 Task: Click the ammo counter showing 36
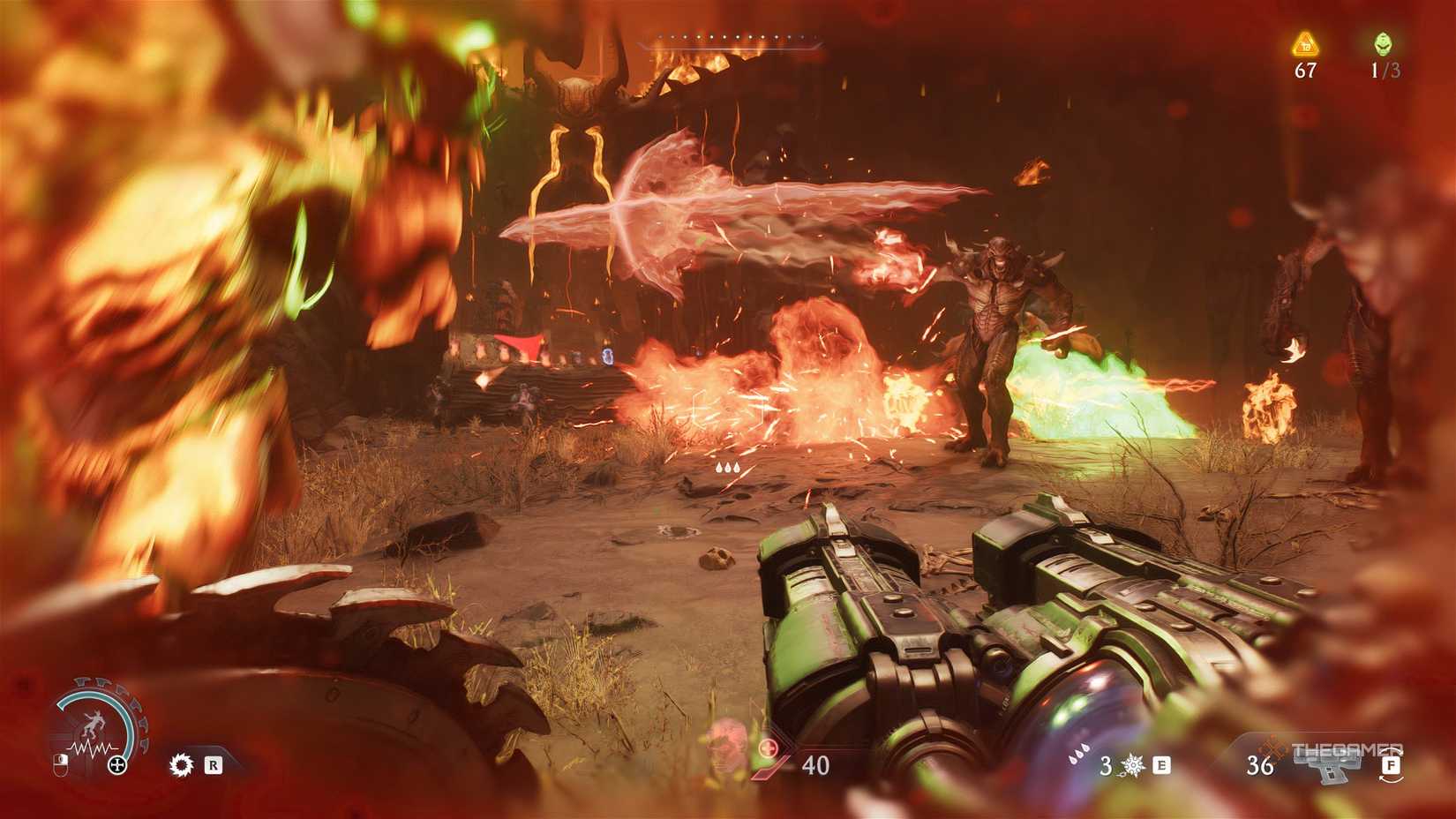coord(1259,765)
